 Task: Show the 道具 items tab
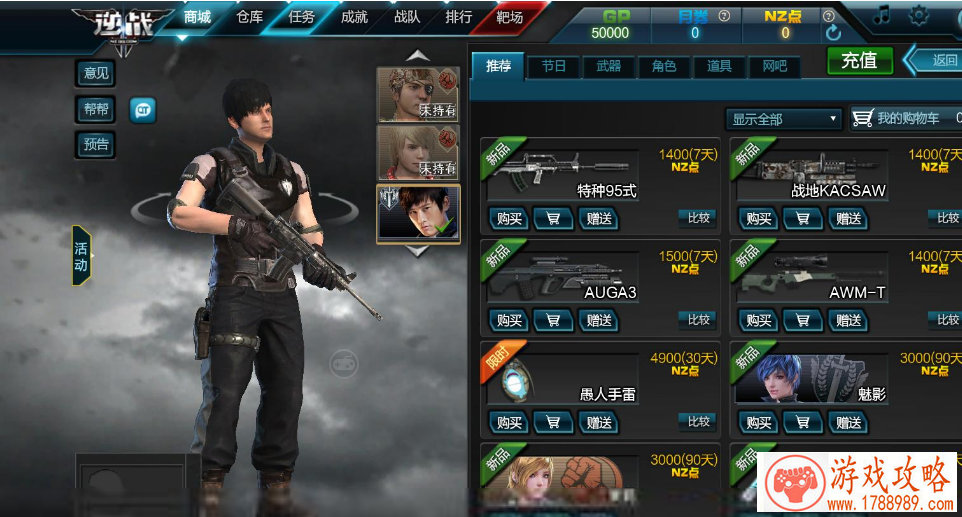tap(718, 66)
